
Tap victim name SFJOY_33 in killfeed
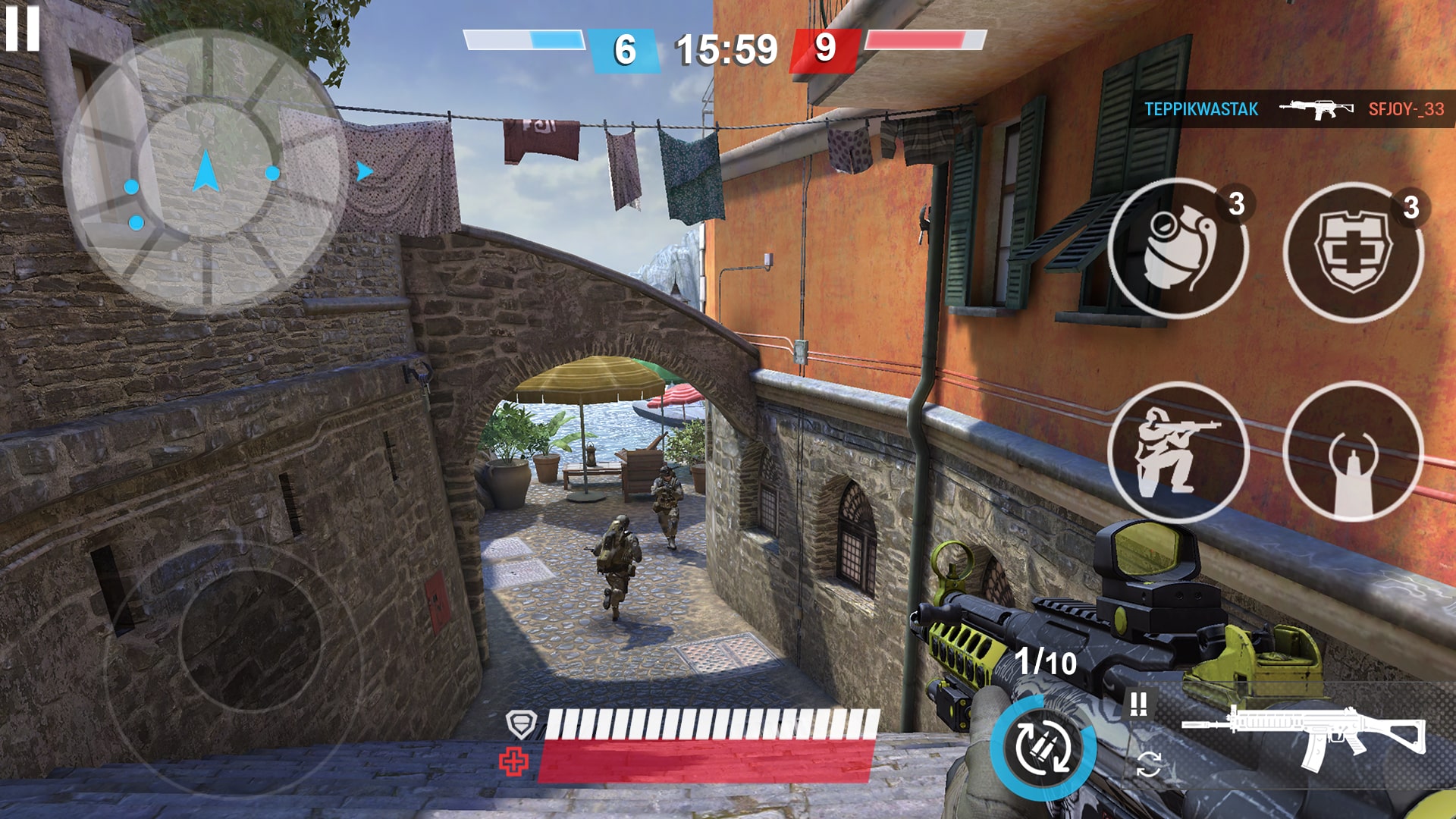[1407, 108]
